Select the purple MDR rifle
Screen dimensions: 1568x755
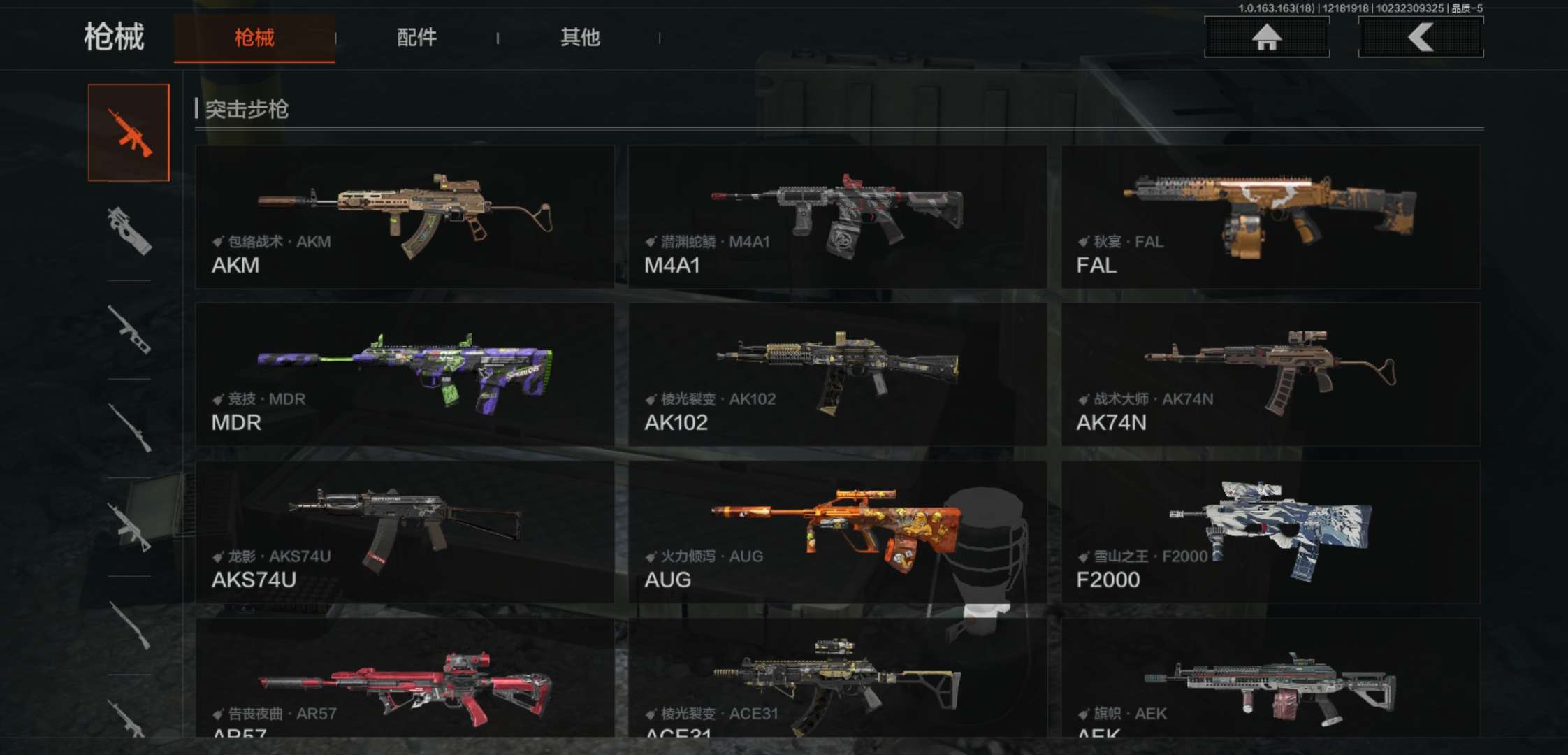pyautogui.click(x=405, y=374)
